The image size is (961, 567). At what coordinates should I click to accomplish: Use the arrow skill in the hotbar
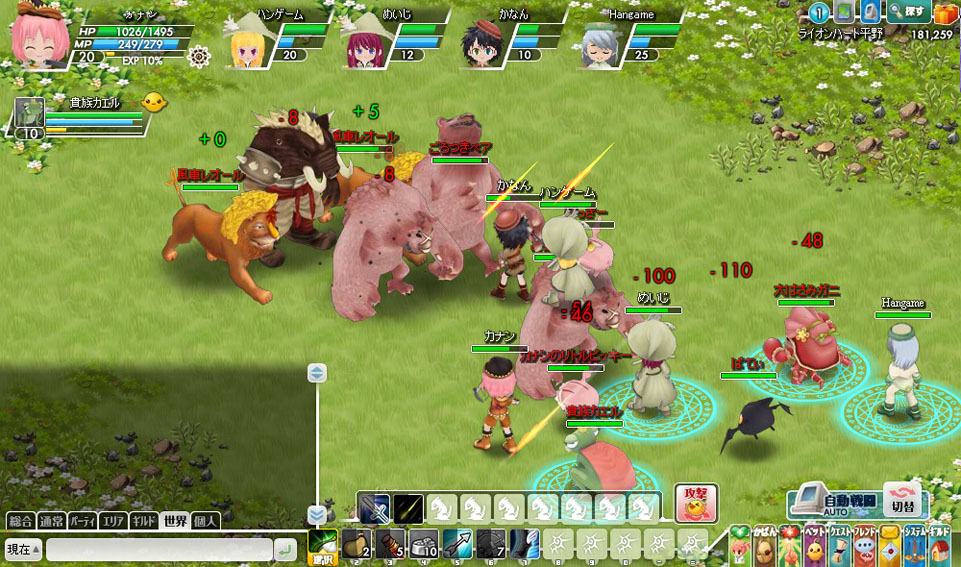(457, 545)
